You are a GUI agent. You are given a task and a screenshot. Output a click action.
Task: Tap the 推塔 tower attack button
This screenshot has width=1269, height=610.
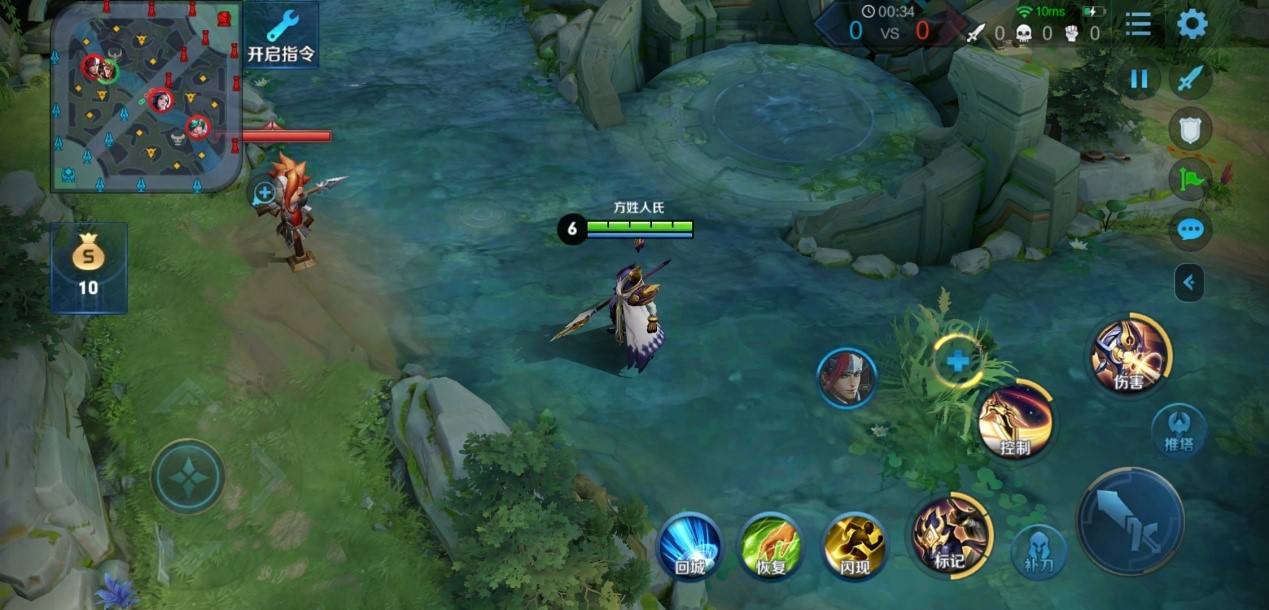click(1178, 430)
